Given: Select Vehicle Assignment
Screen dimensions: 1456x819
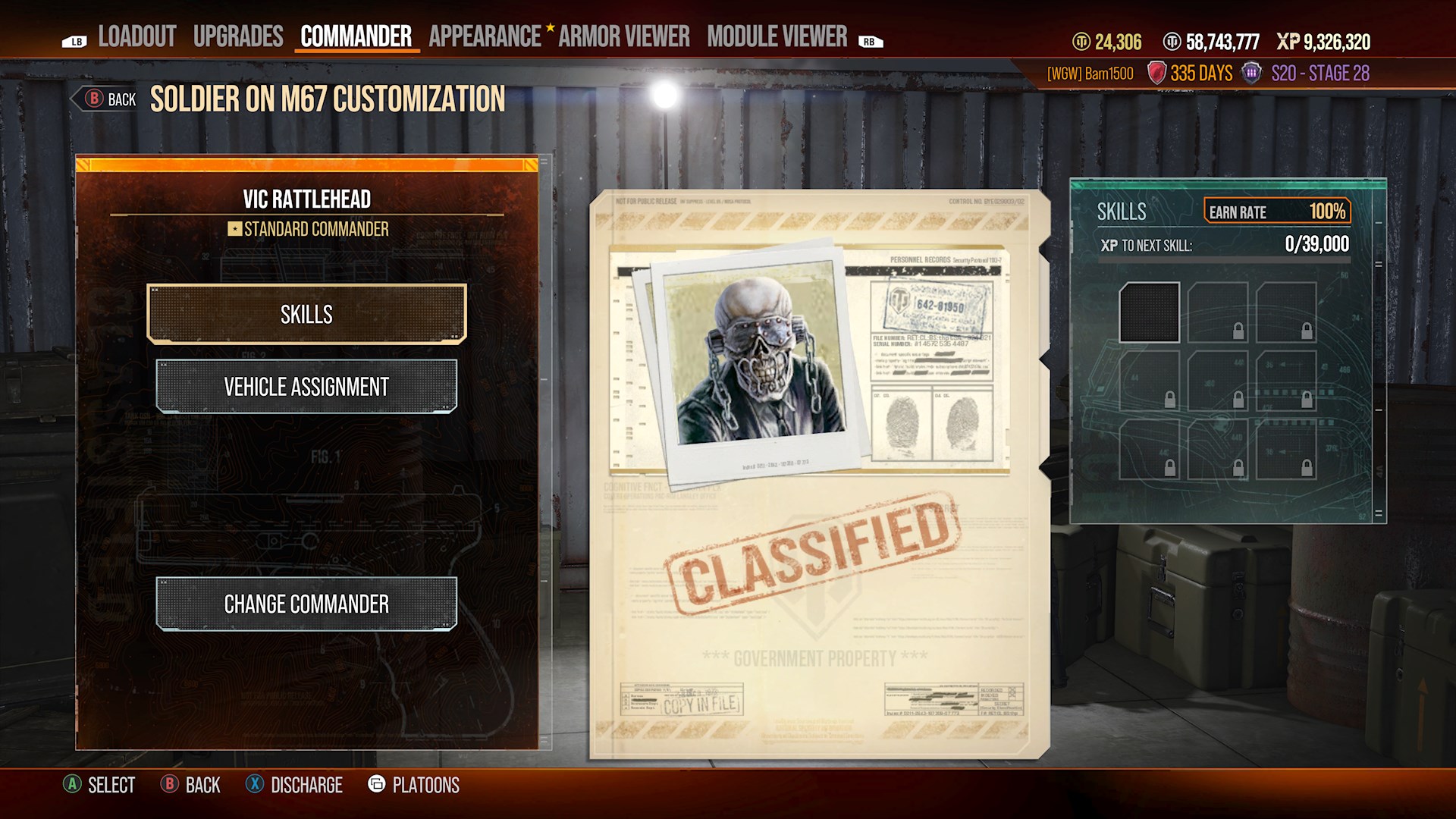Looking at the screenshot, I should (306, 386).
